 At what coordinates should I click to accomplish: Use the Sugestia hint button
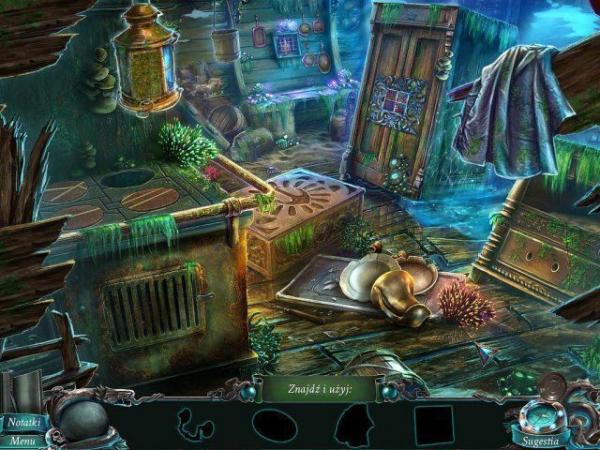pyautogui.click(x=541, y=438)
